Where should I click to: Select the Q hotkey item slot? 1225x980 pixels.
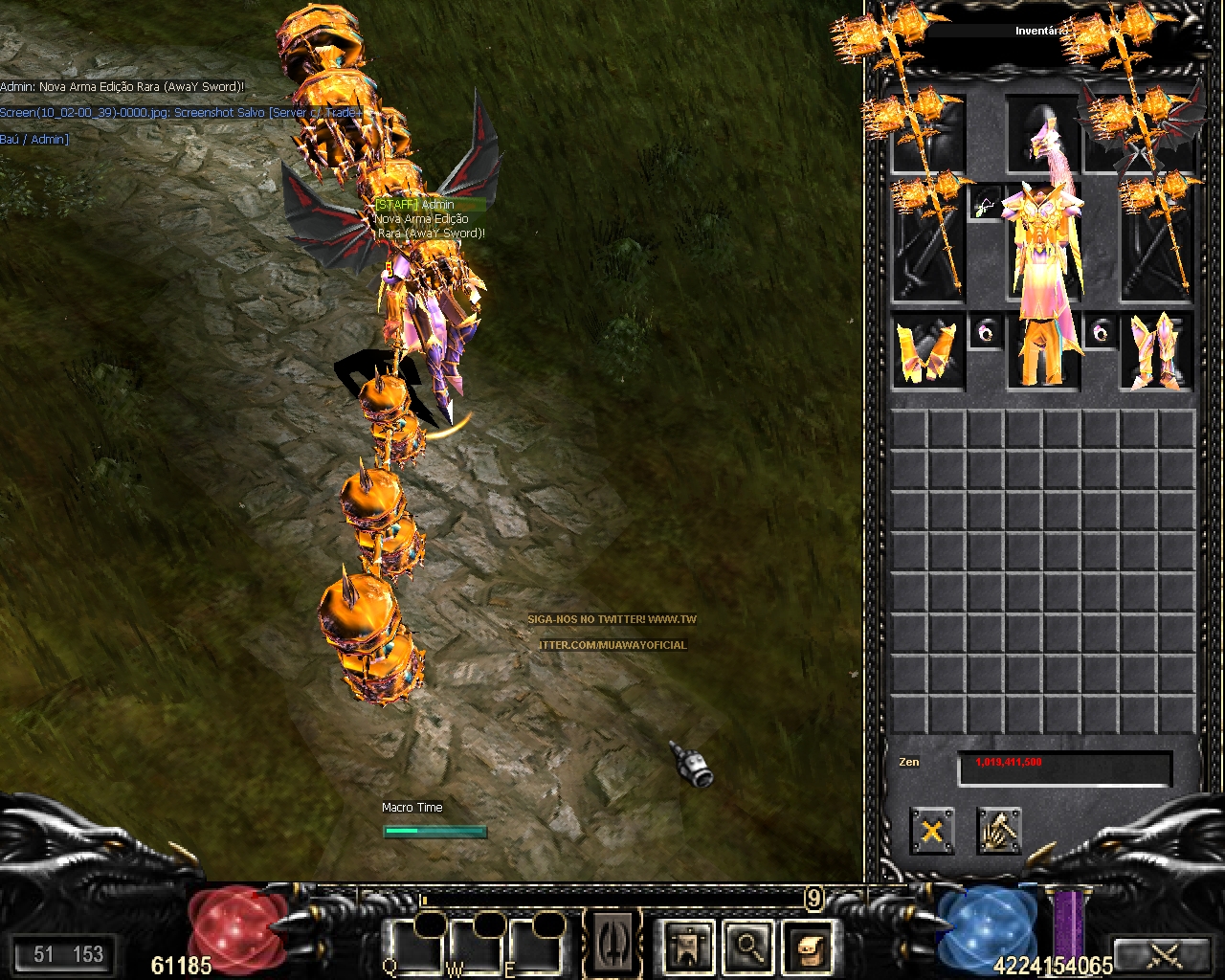point(415,947)
